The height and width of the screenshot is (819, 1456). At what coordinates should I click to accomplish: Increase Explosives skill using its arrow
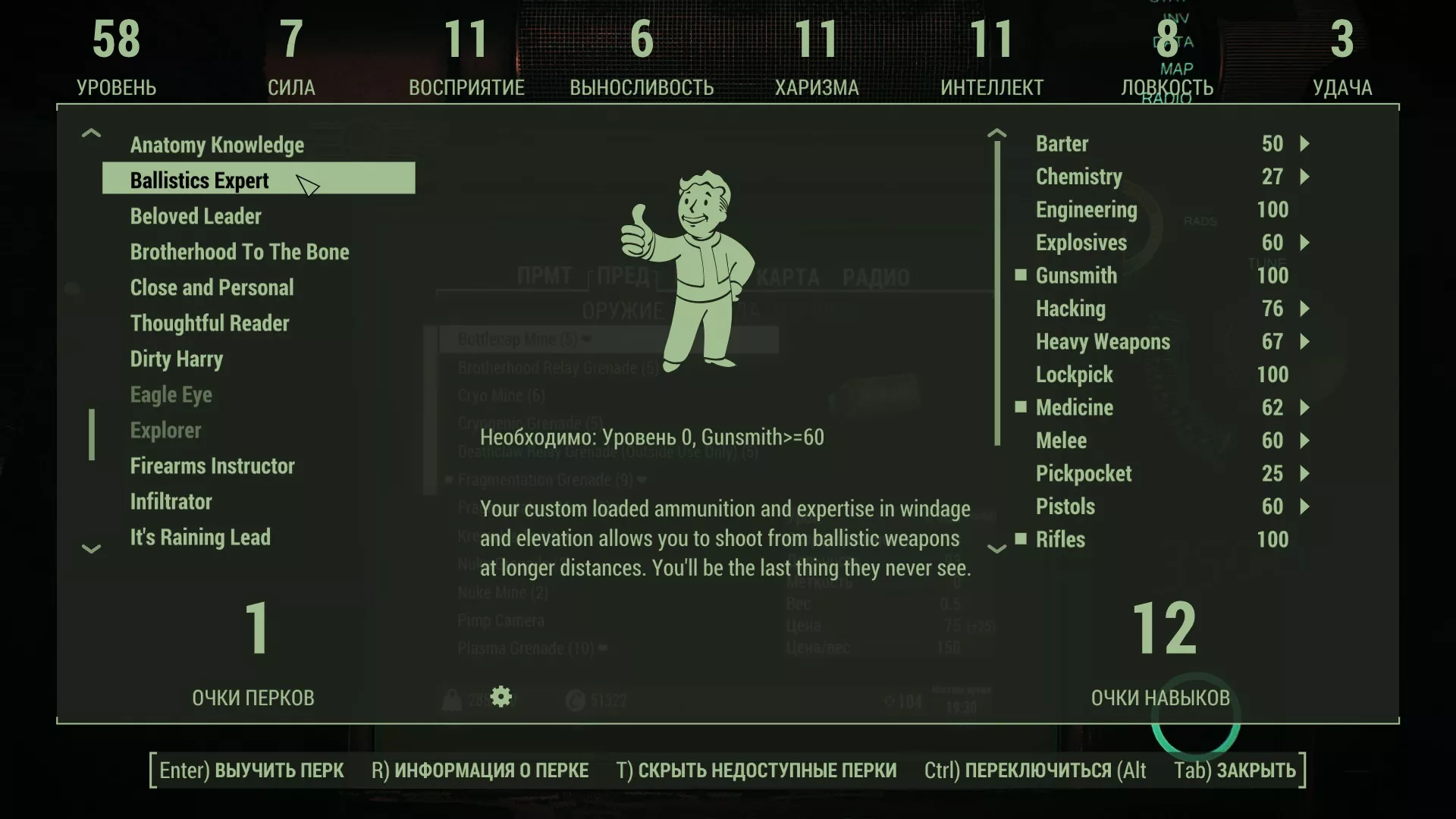[x=1304, y=243]
